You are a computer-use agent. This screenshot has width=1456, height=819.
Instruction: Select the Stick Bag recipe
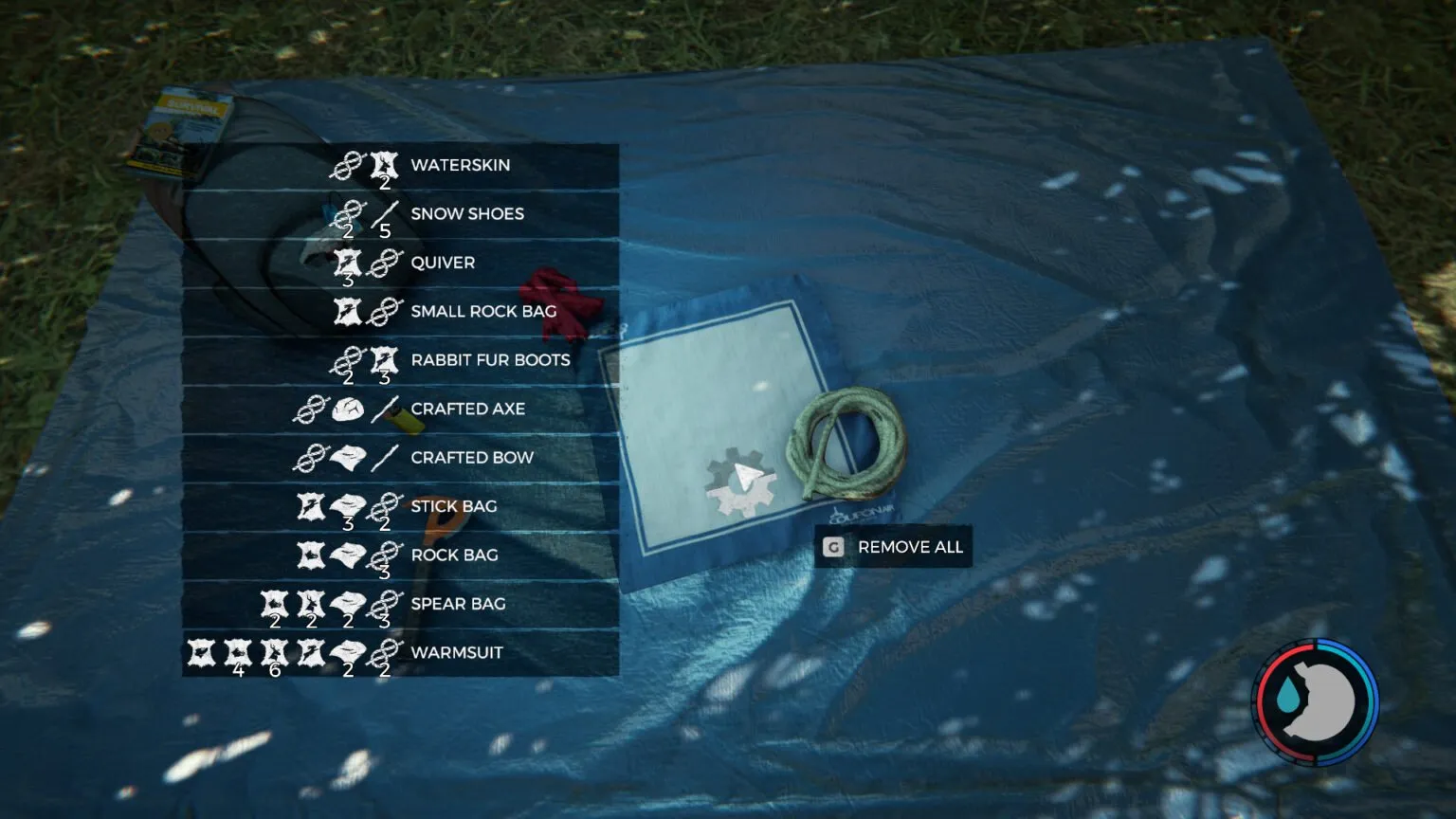pyautogui.click(x=453, y=507)
